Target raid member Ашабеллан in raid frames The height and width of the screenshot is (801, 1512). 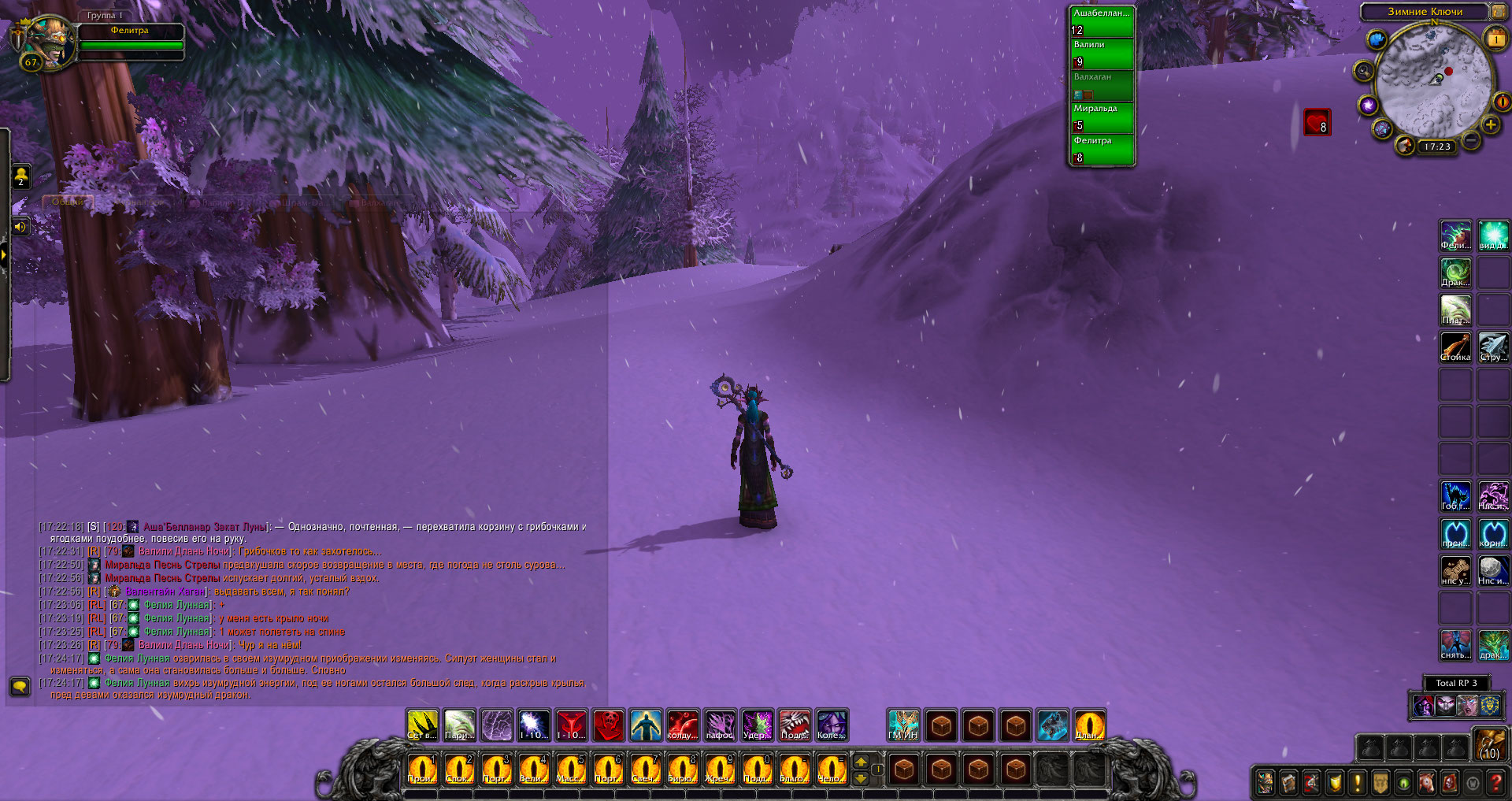pos(1102,22)
